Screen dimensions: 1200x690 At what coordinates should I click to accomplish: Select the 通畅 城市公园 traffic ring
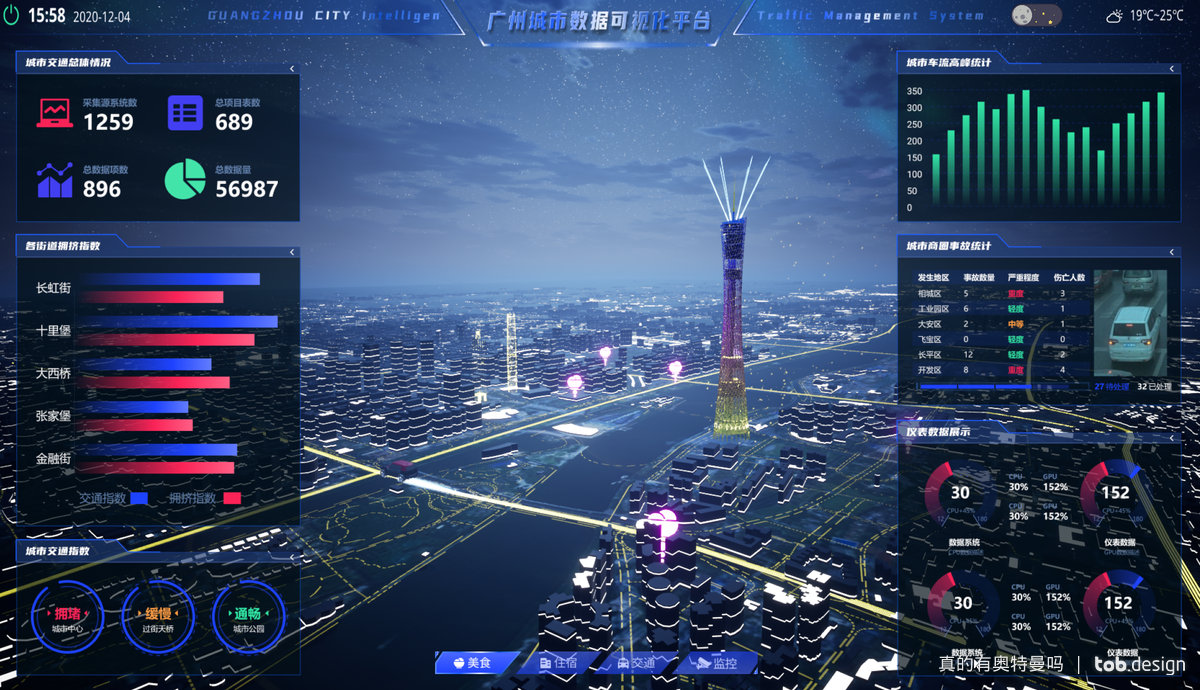pyautogui.click(x=248, y=617)
